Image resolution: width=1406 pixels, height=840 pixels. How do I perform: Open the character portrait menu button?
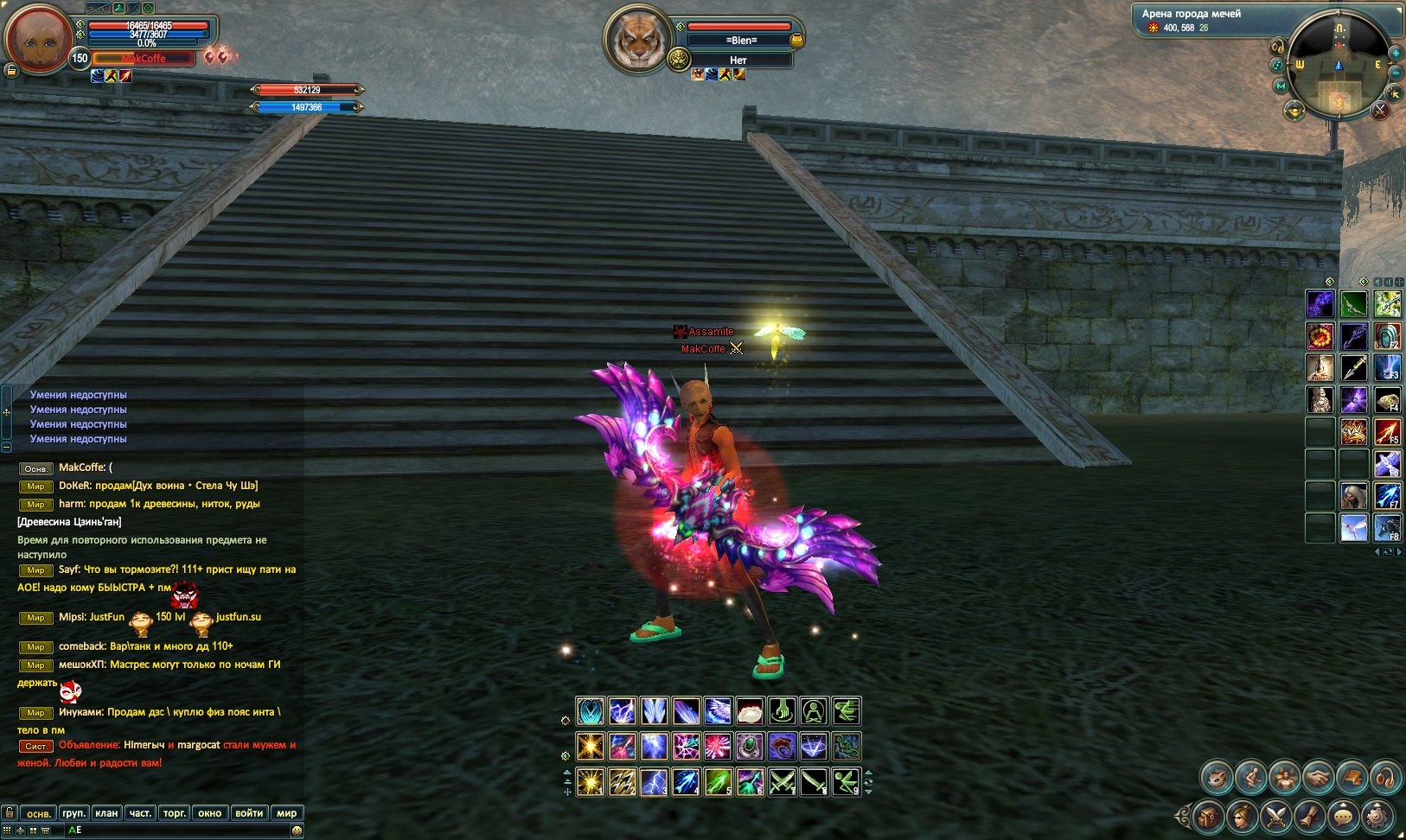click(1242, 815)
